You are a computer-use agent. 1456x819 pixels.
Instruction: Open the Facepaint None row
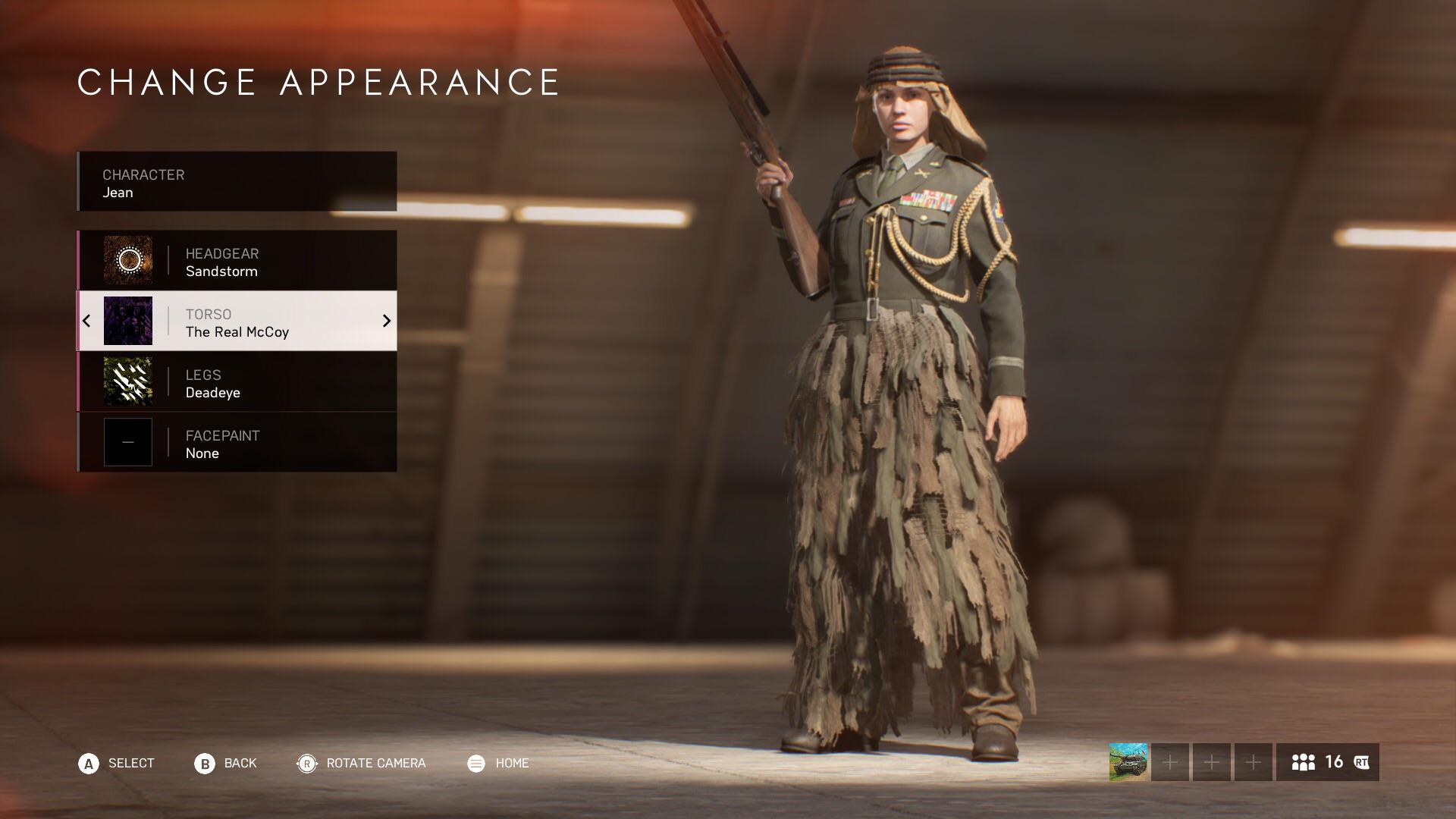click(x=237, y=442)
